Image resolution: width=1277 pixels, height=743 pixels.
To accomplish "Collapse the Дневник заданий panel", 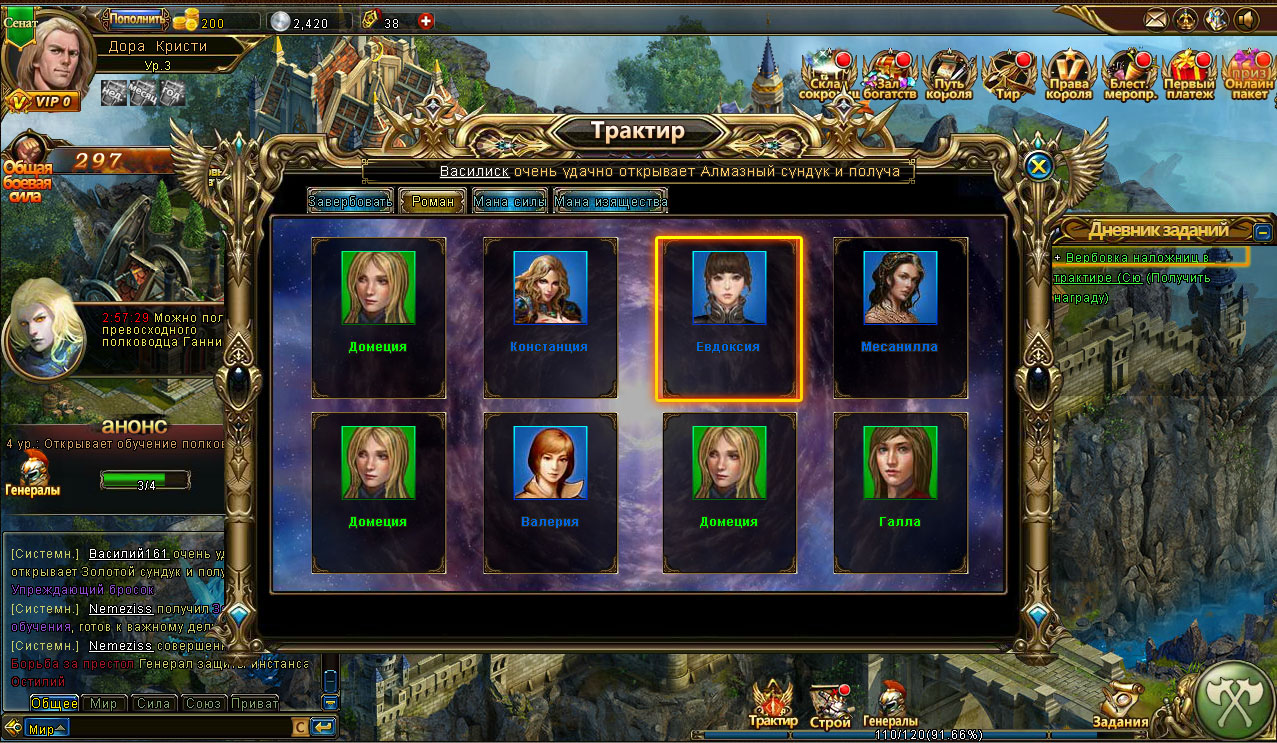I will [x=1263, y=231].
